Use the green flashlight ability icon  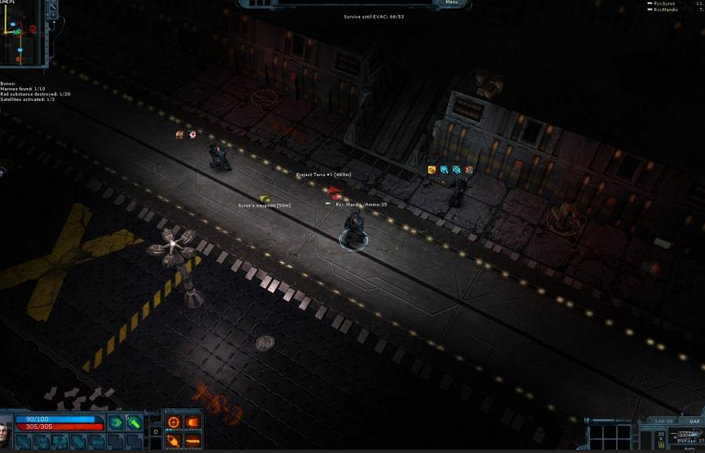point(133,422)
